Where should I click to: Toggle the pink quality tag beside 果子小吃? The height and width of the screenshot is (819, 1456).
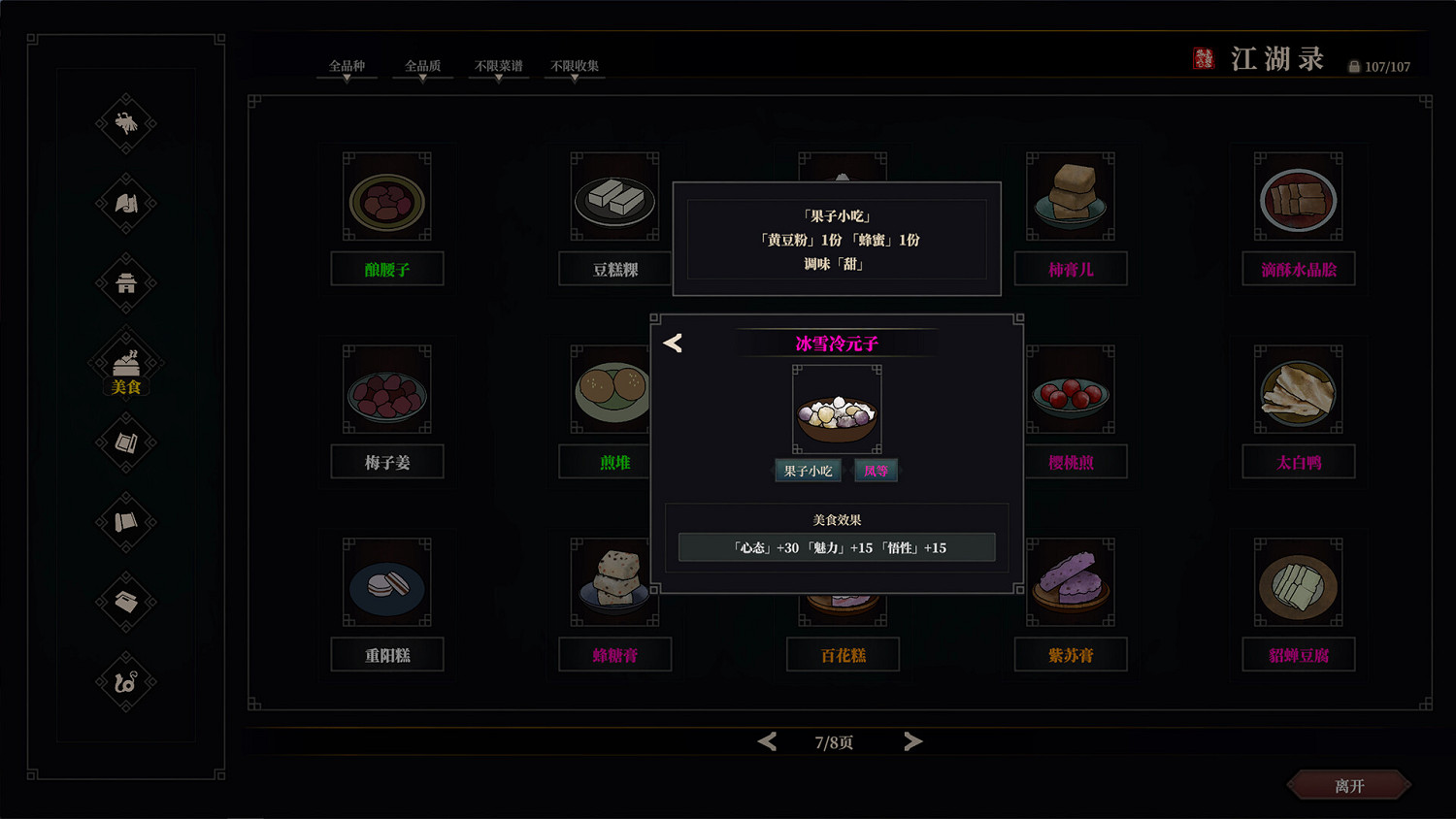pos(876,470)
